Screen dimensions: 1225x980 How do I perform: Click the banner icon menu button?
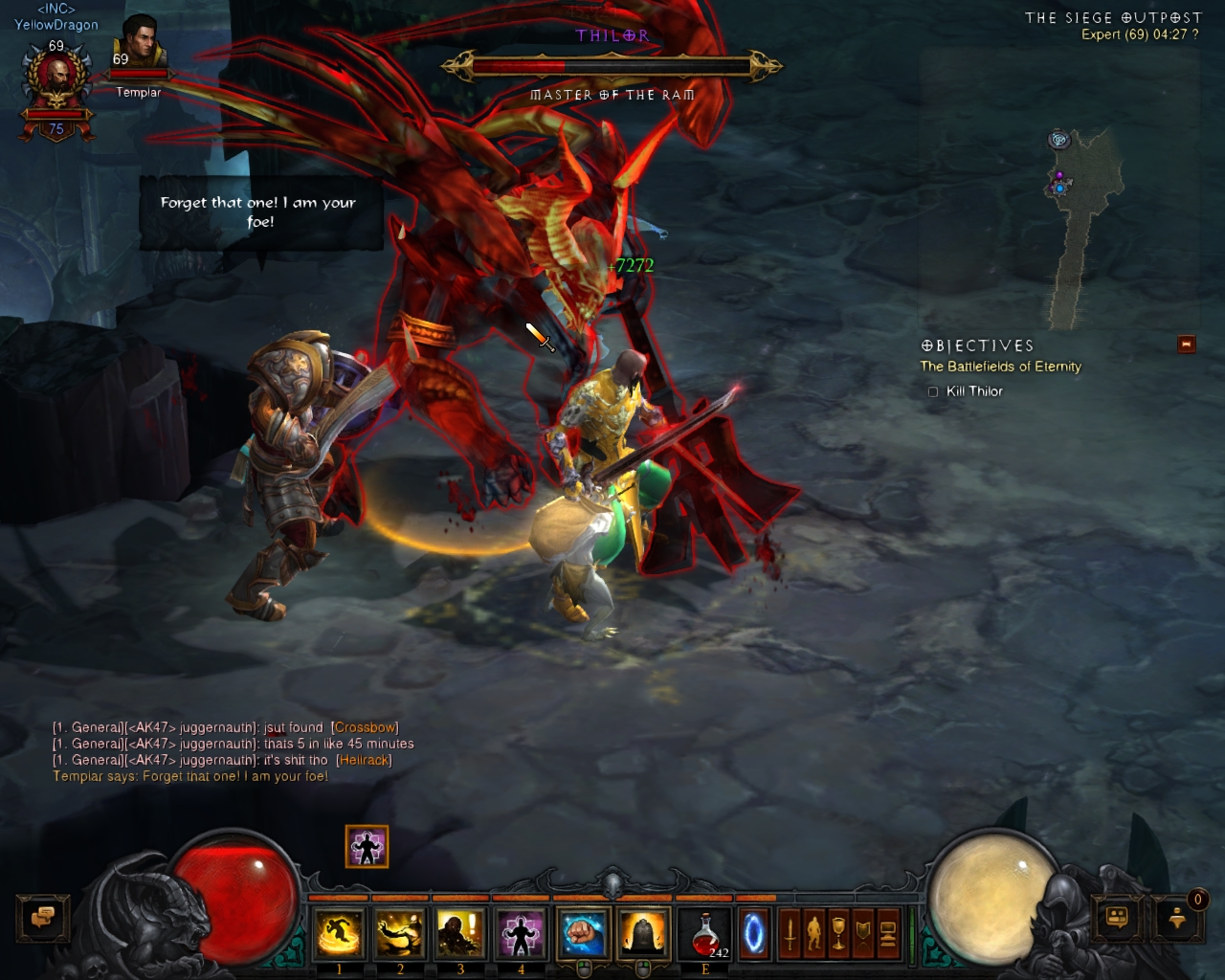[863, 933]
